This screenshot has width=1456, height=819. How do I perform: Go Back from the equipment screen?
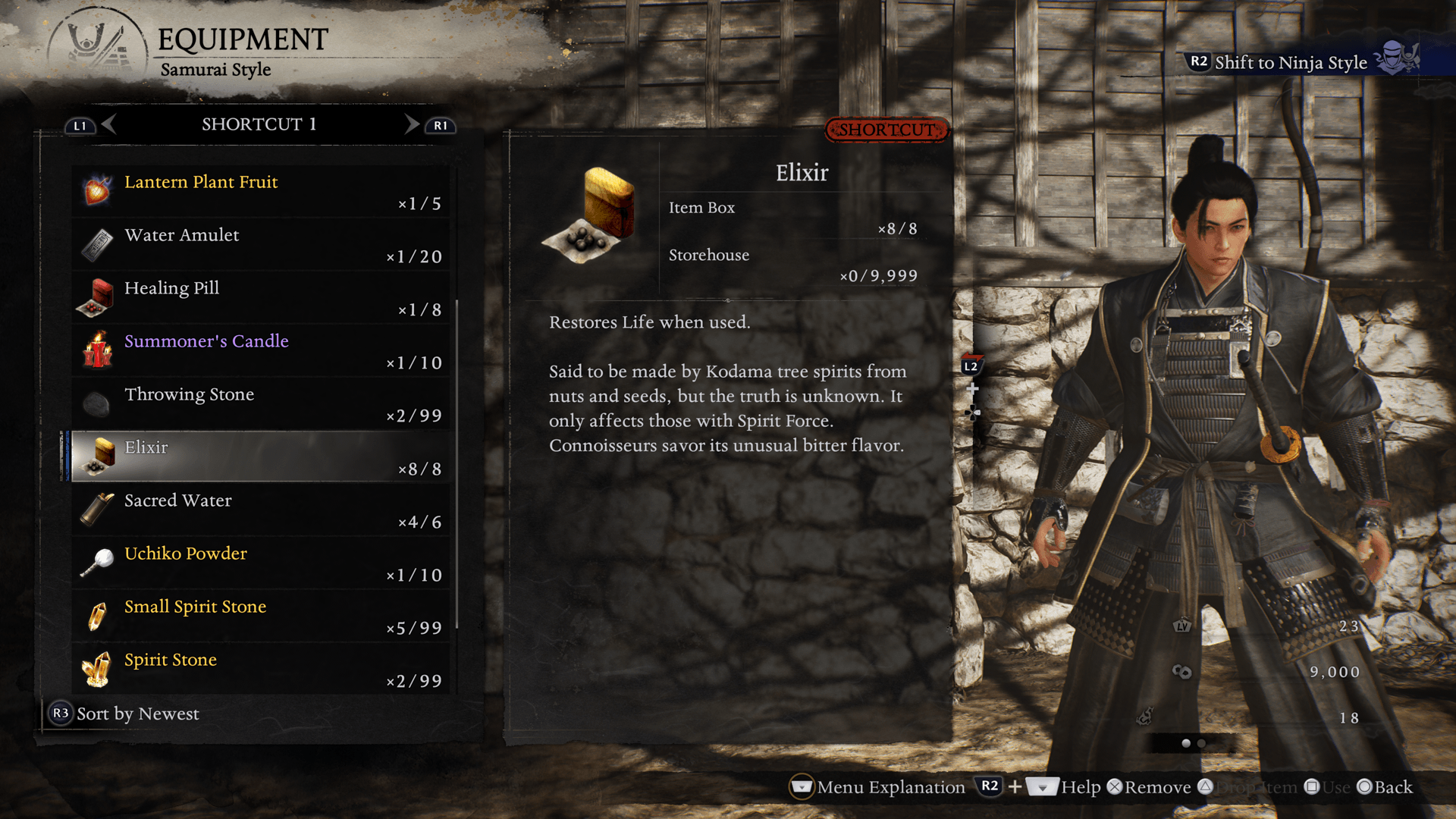coord(1385,787)
